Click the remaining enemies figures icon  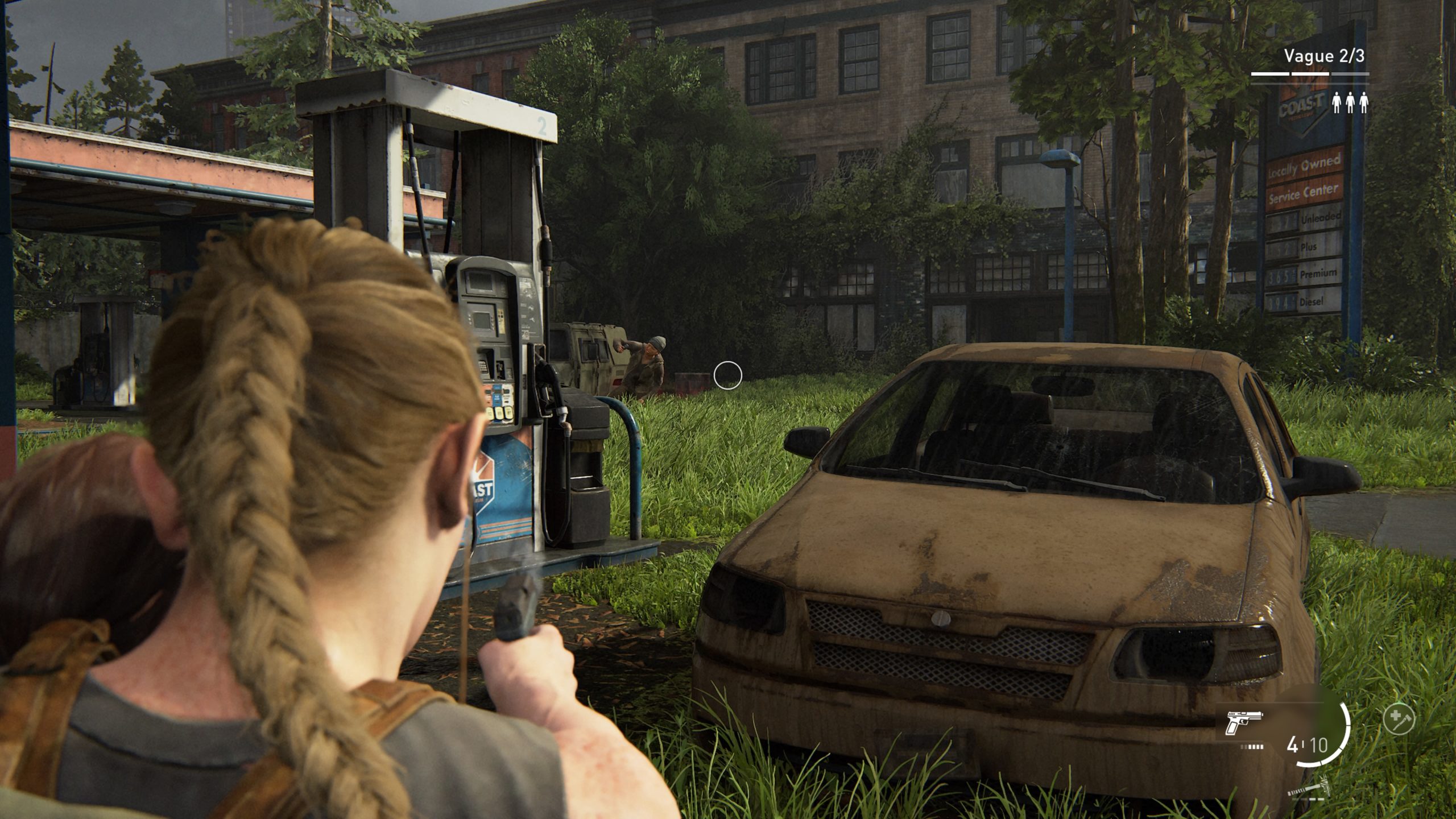[x=1350, y=103]
